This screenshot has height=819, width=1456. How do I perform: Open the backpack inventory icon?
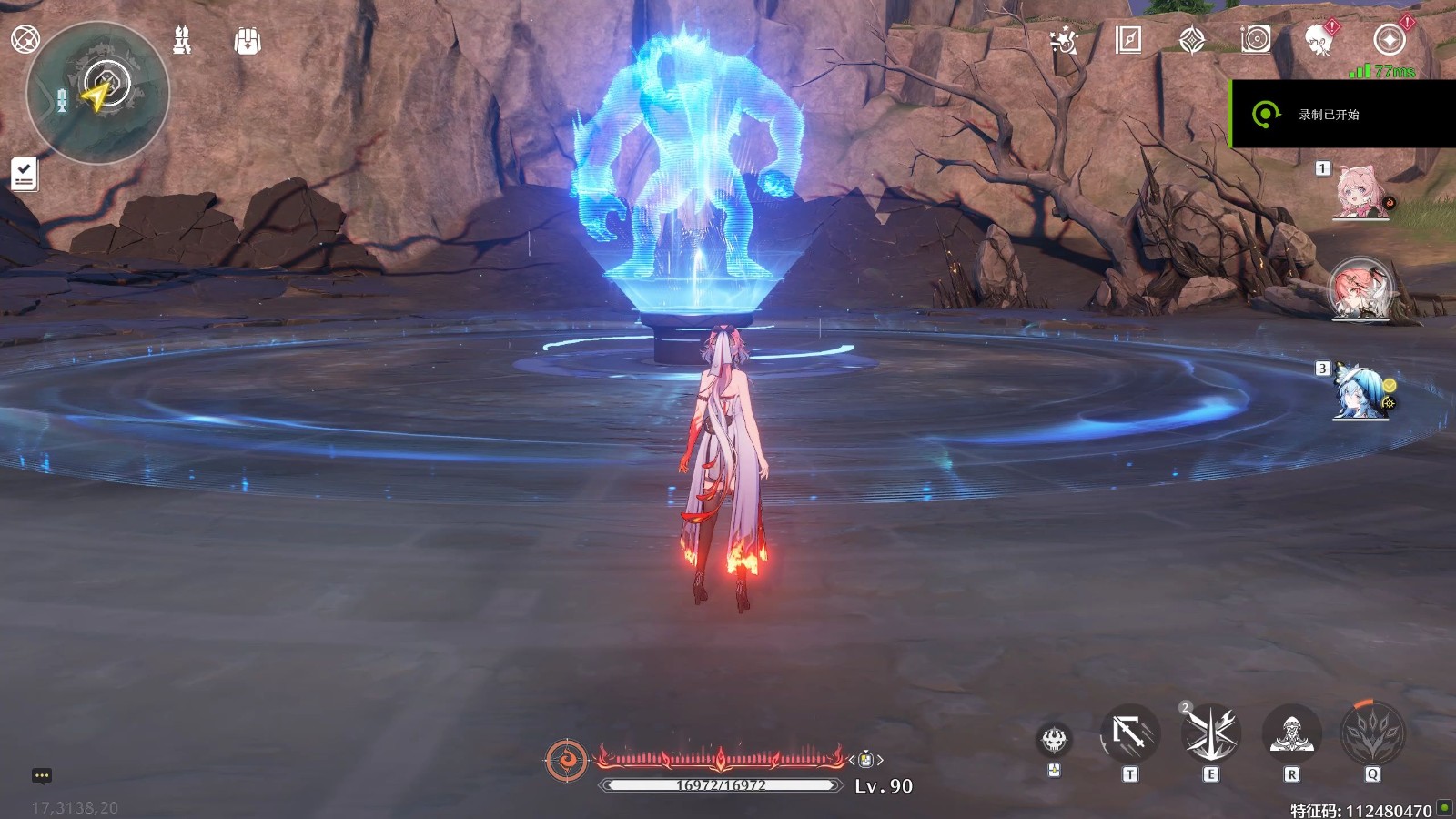[x=248, y=41]
